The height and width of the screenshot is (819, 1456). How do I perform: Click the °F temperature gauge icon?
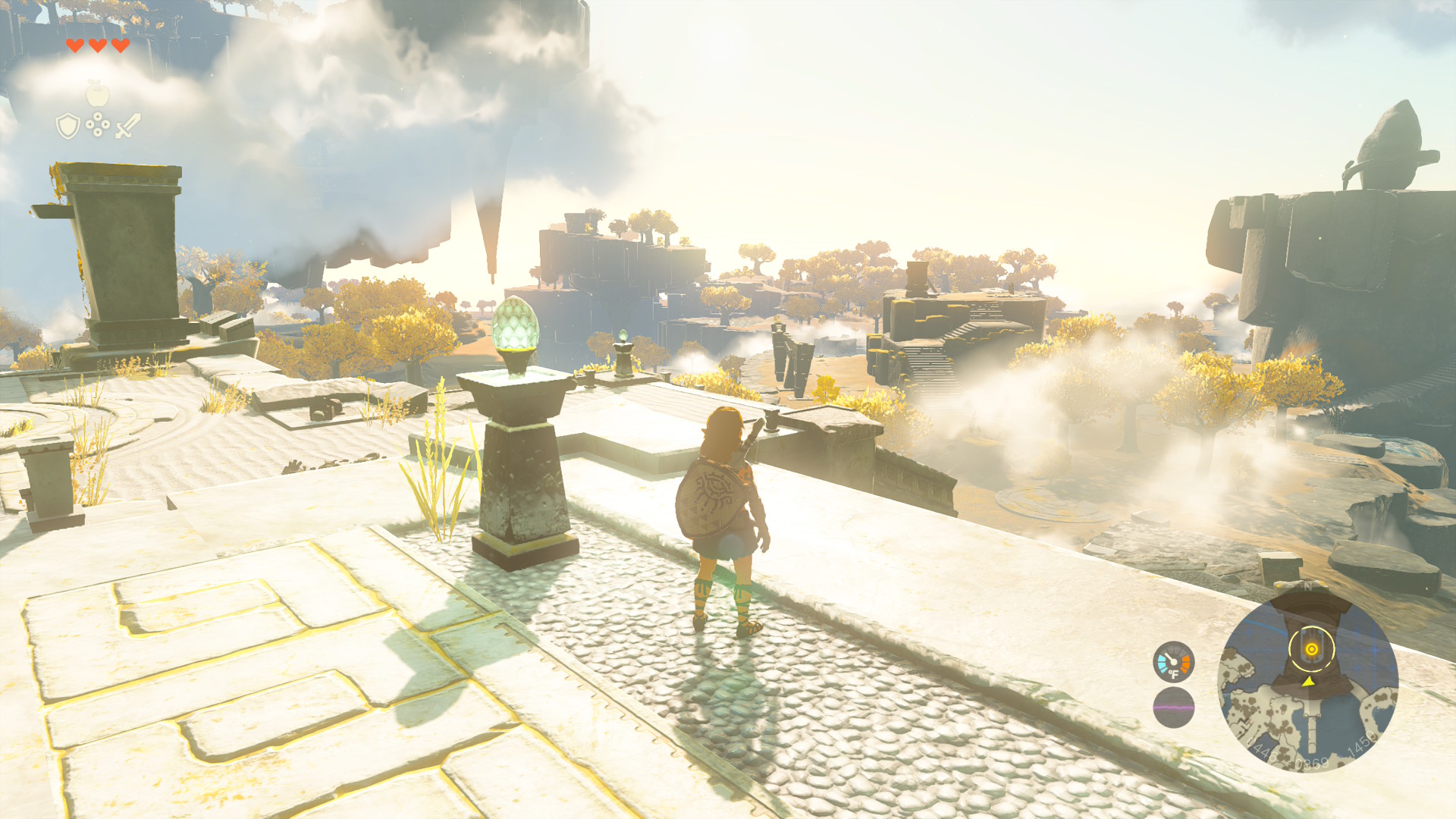click(x=1173, y=662)
